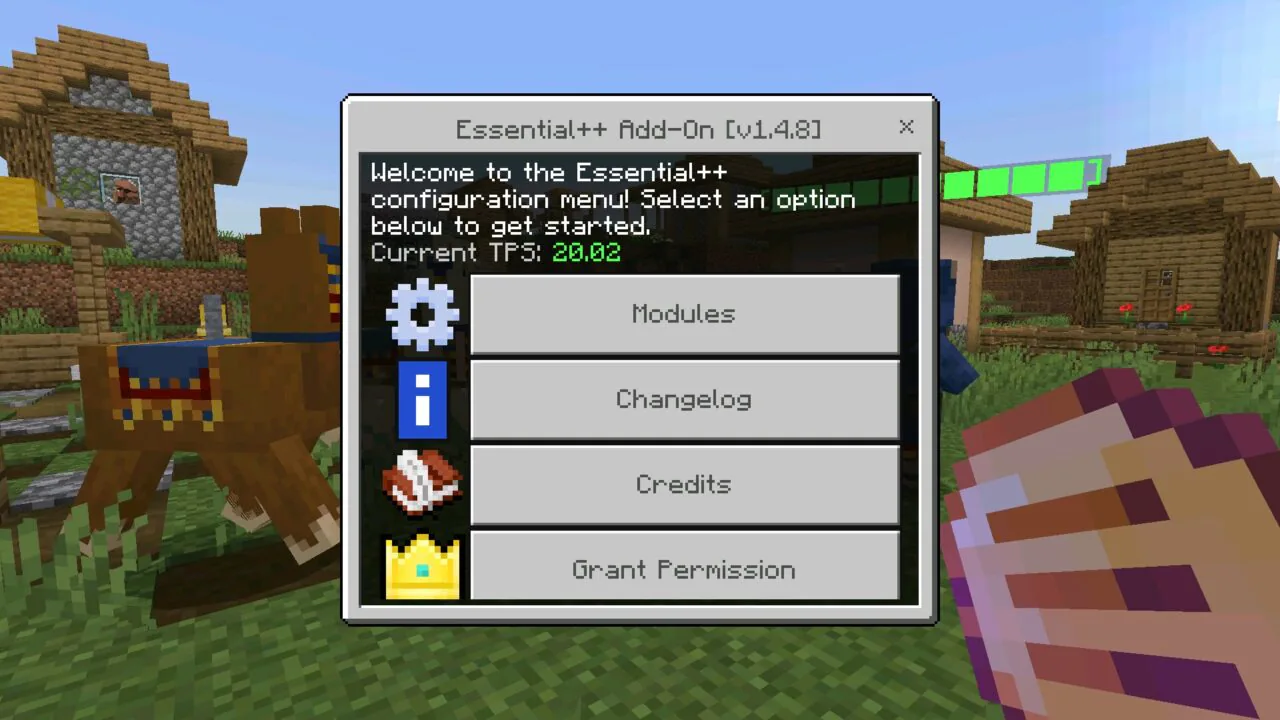Click the golden crown icon beside Grant Permission

(x=421, y=569)
